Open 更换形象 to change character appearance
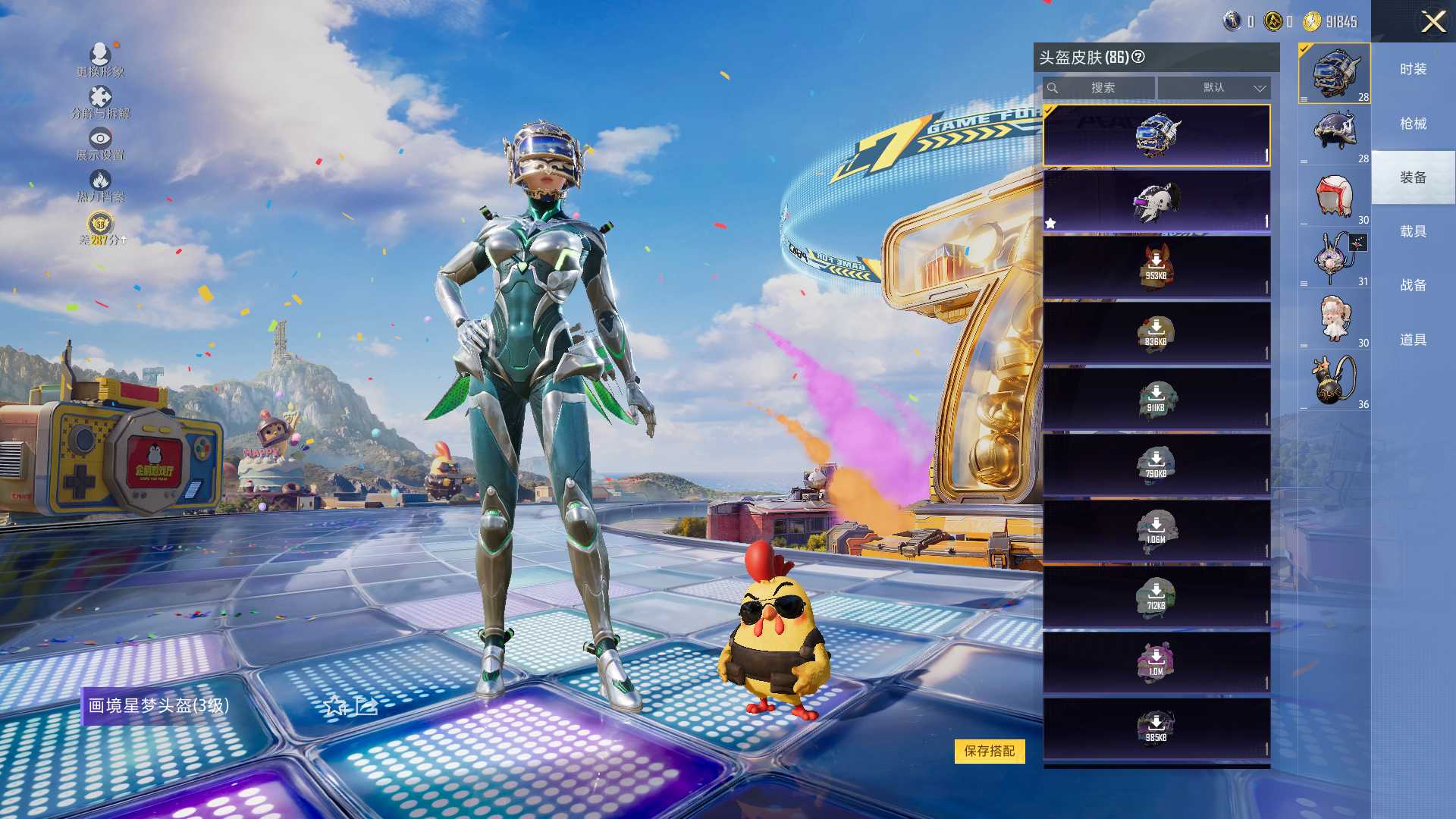 point(100,59)
